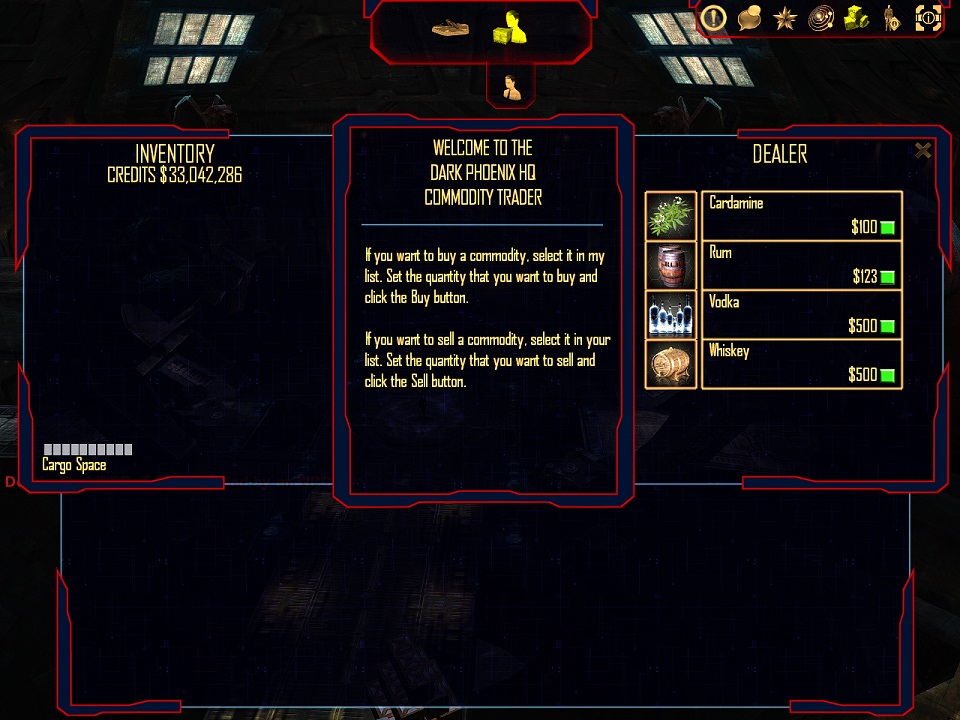Screen dimensions: 960x720
Task: Open the chat speech bubble icon
Action: pos(749,17)
